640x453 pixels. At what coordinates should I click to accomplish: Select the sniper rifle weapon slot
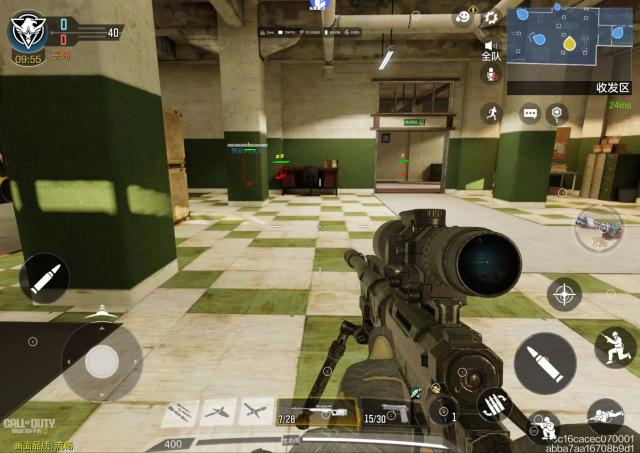[318, 413]
